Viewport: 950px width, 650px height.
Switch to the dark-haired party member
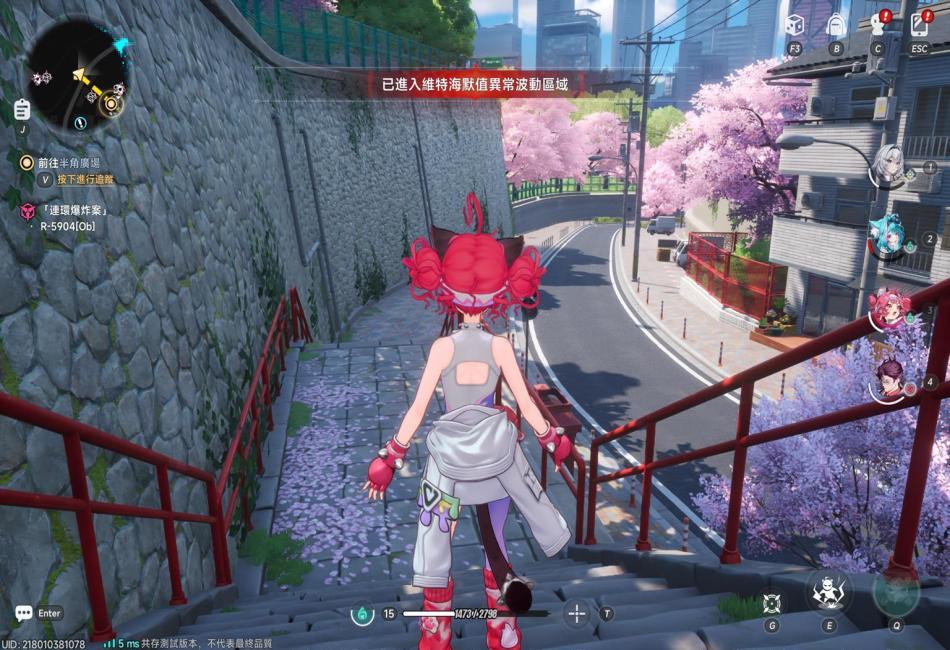point(887,380)
